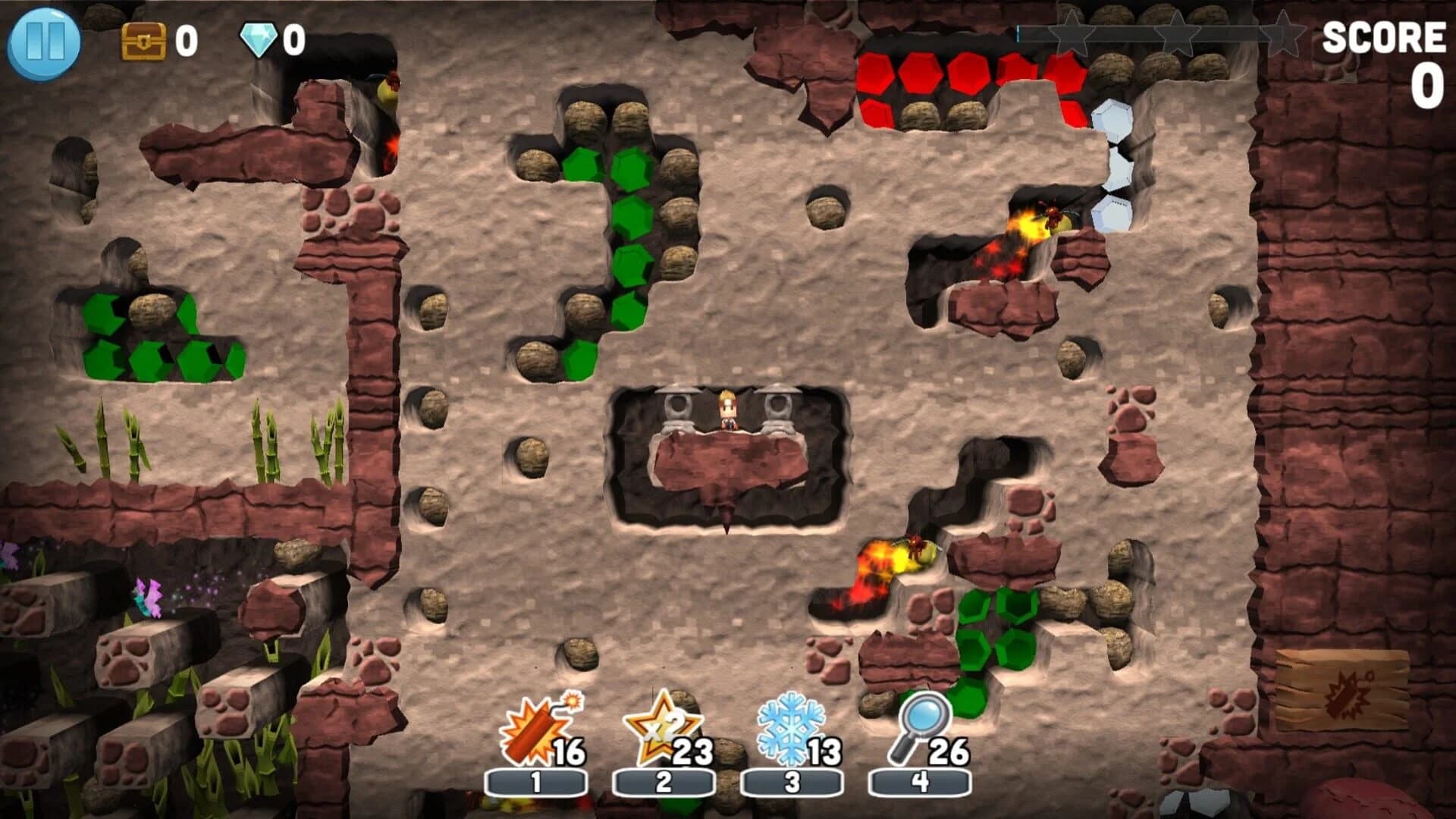1456x819 pixels.
Task: Click the pause button
Action: (47, 41)
